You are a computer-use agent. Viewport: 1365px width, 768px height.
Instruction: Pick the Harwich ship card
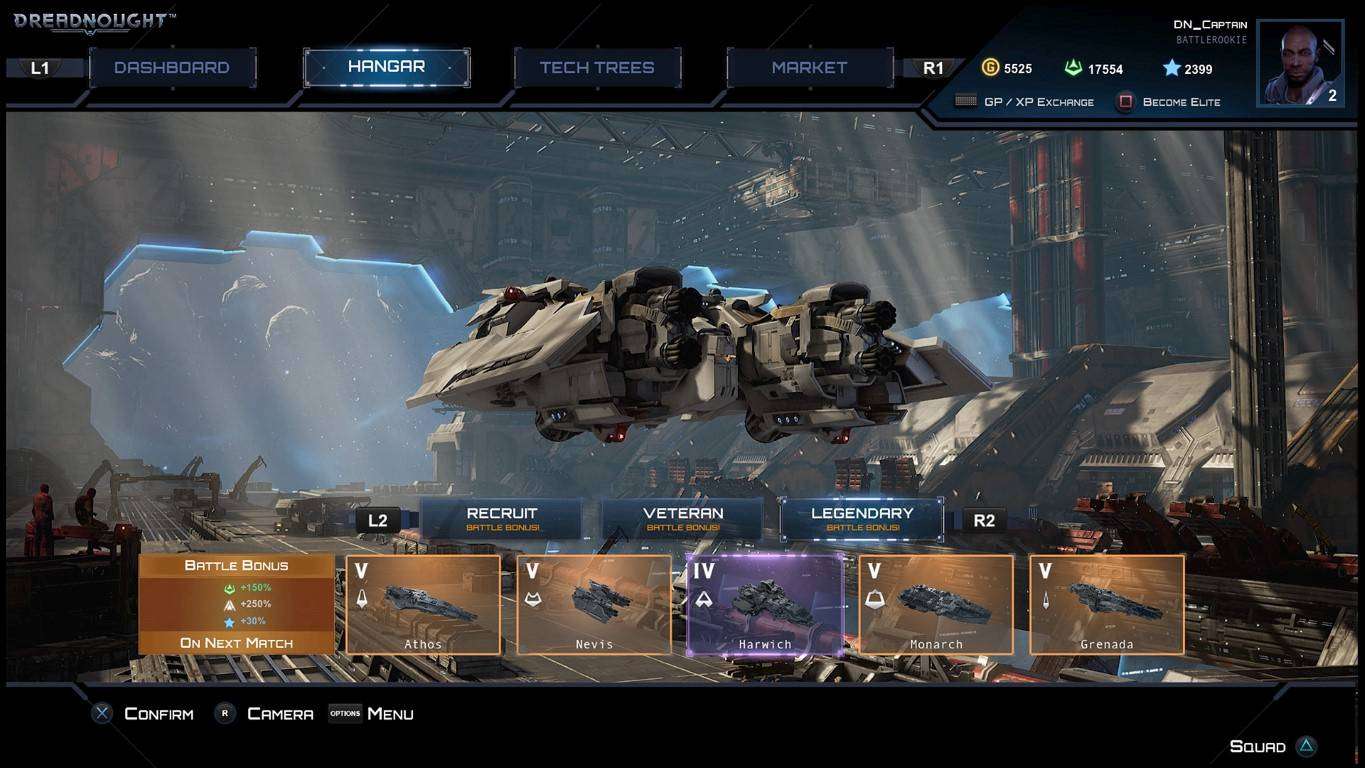765,604
